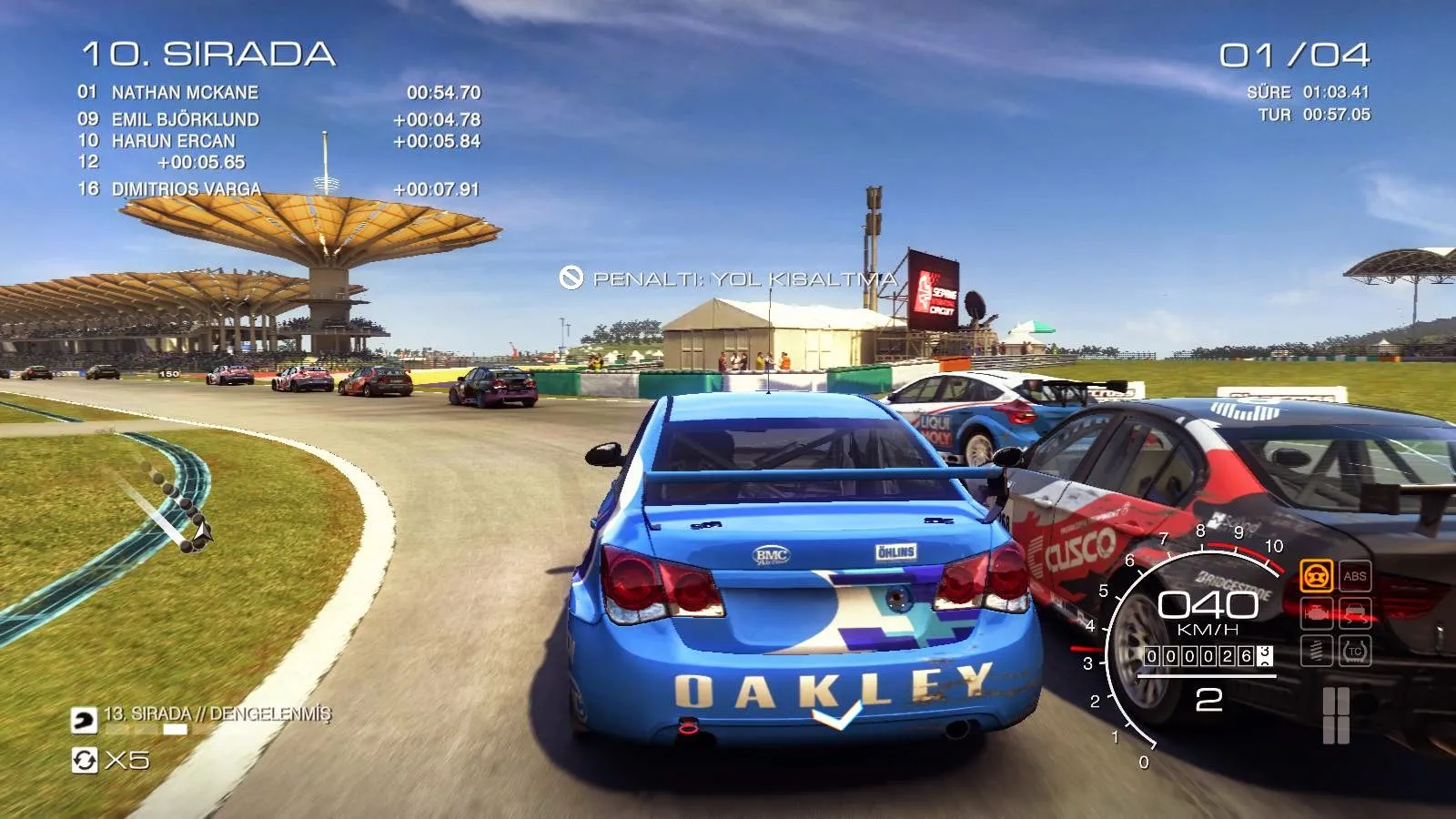This screenshot has width=1456, height=819.
Task: Click the Penalti: Yol Kısaltma warning icon
Action: click(571, 278)
